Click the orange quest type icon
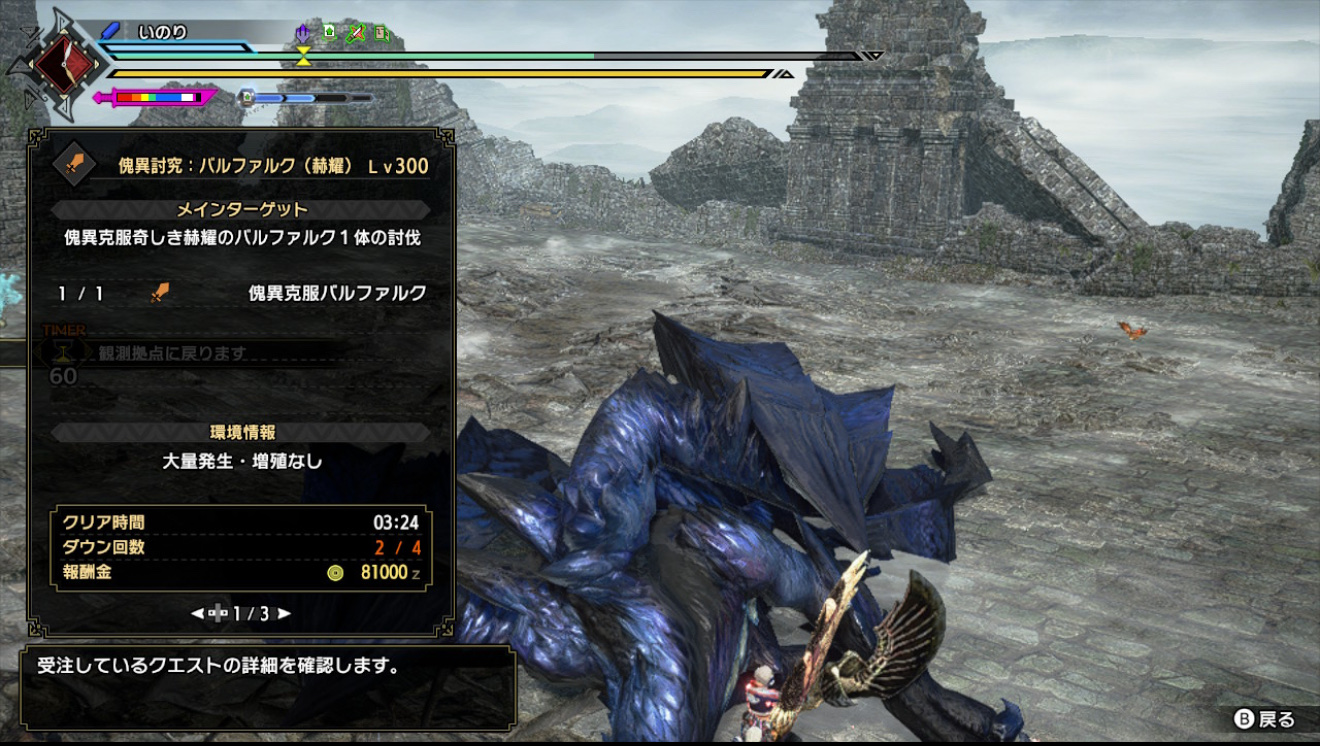This screenshot has height=746, width=1320. [x=71, y=161]
